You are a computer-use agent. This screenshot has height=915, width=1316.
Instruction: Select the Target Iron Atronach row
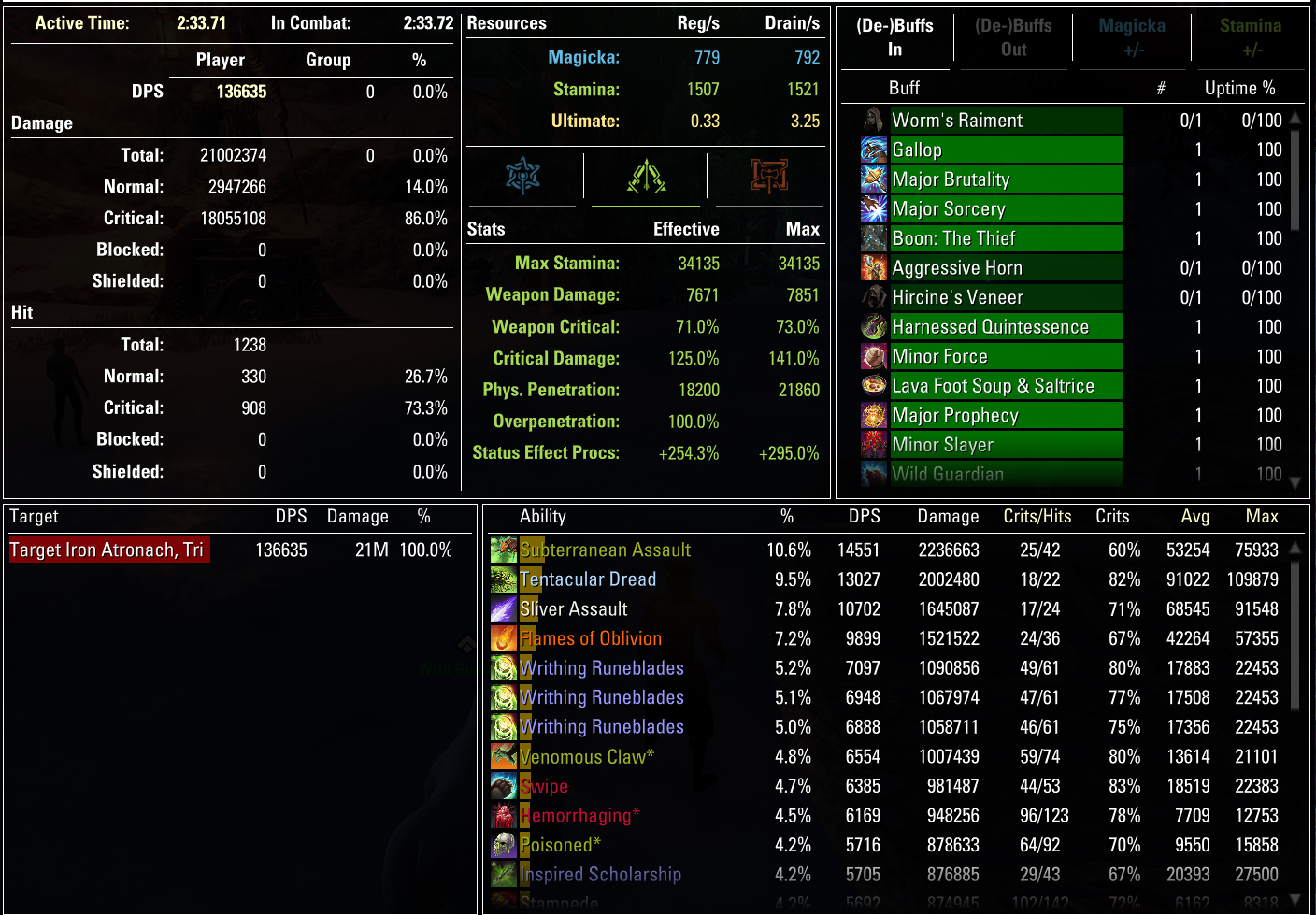pos(108,550)
